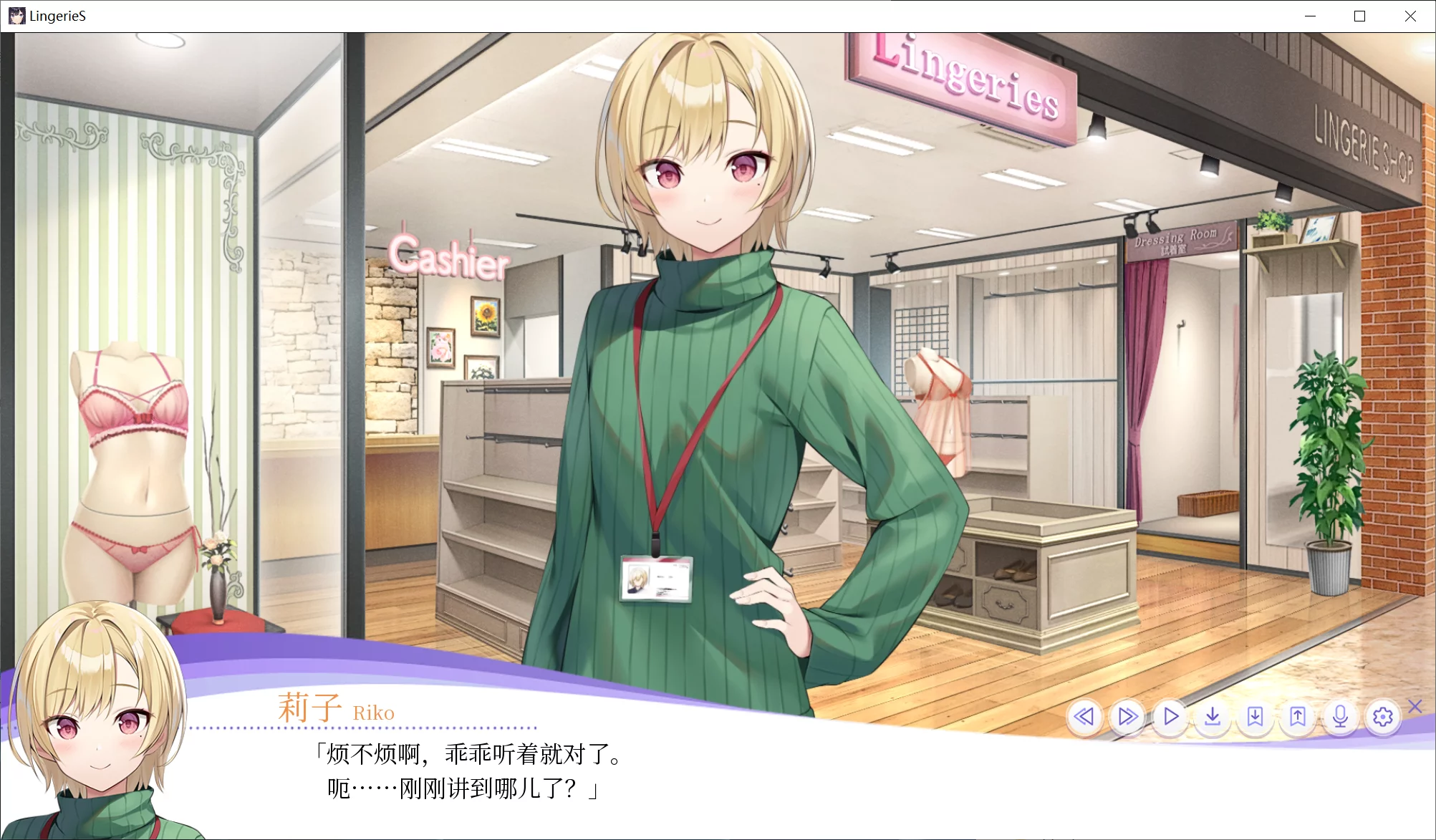1436x840 pixels.
Task: Replay Riko's voice with the microphone icon
Action: [x=1339, y=716]
